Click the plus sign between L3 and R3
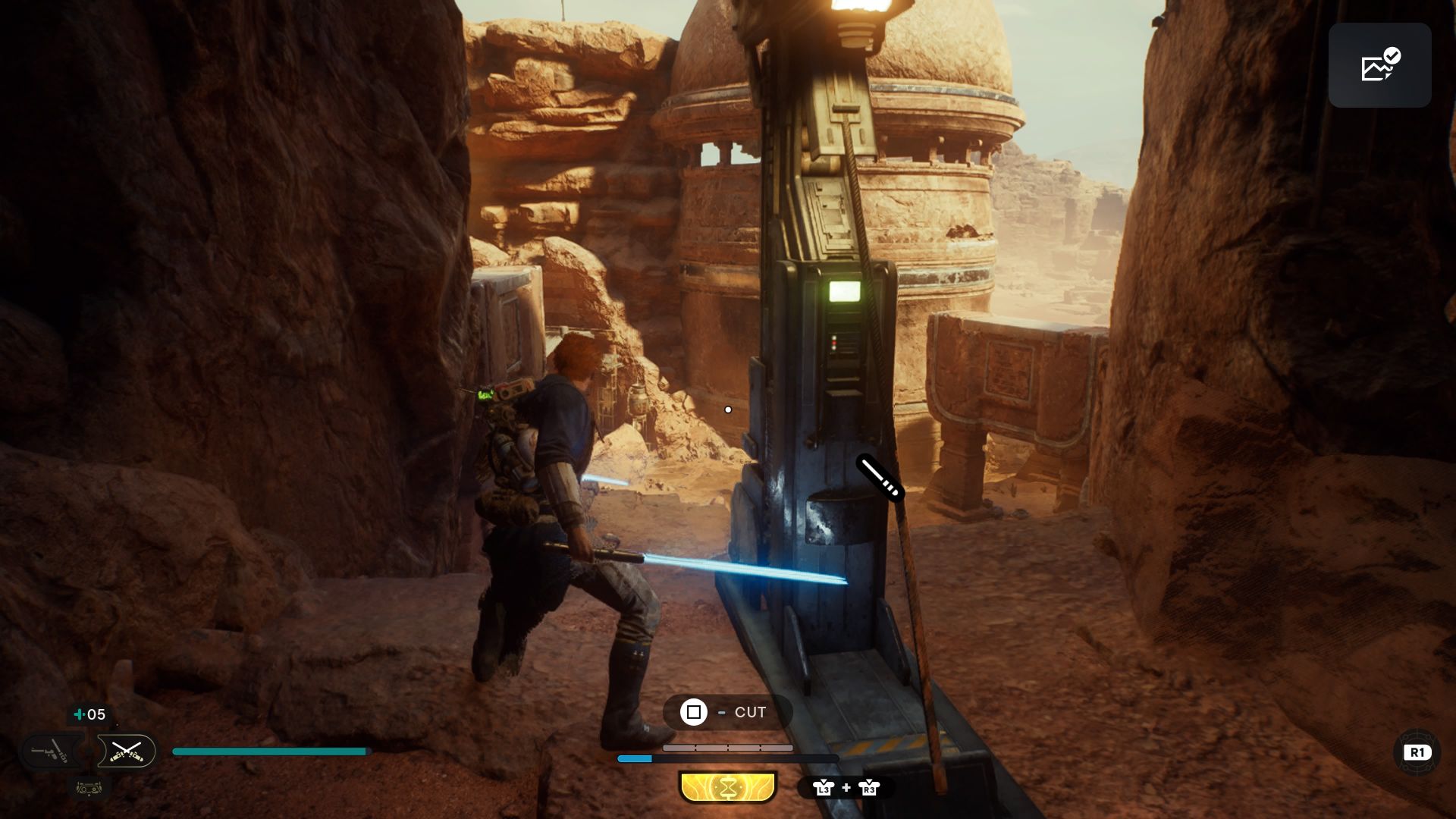The width and height of the screenshot is (1456, 819). (x=846, y=788)
